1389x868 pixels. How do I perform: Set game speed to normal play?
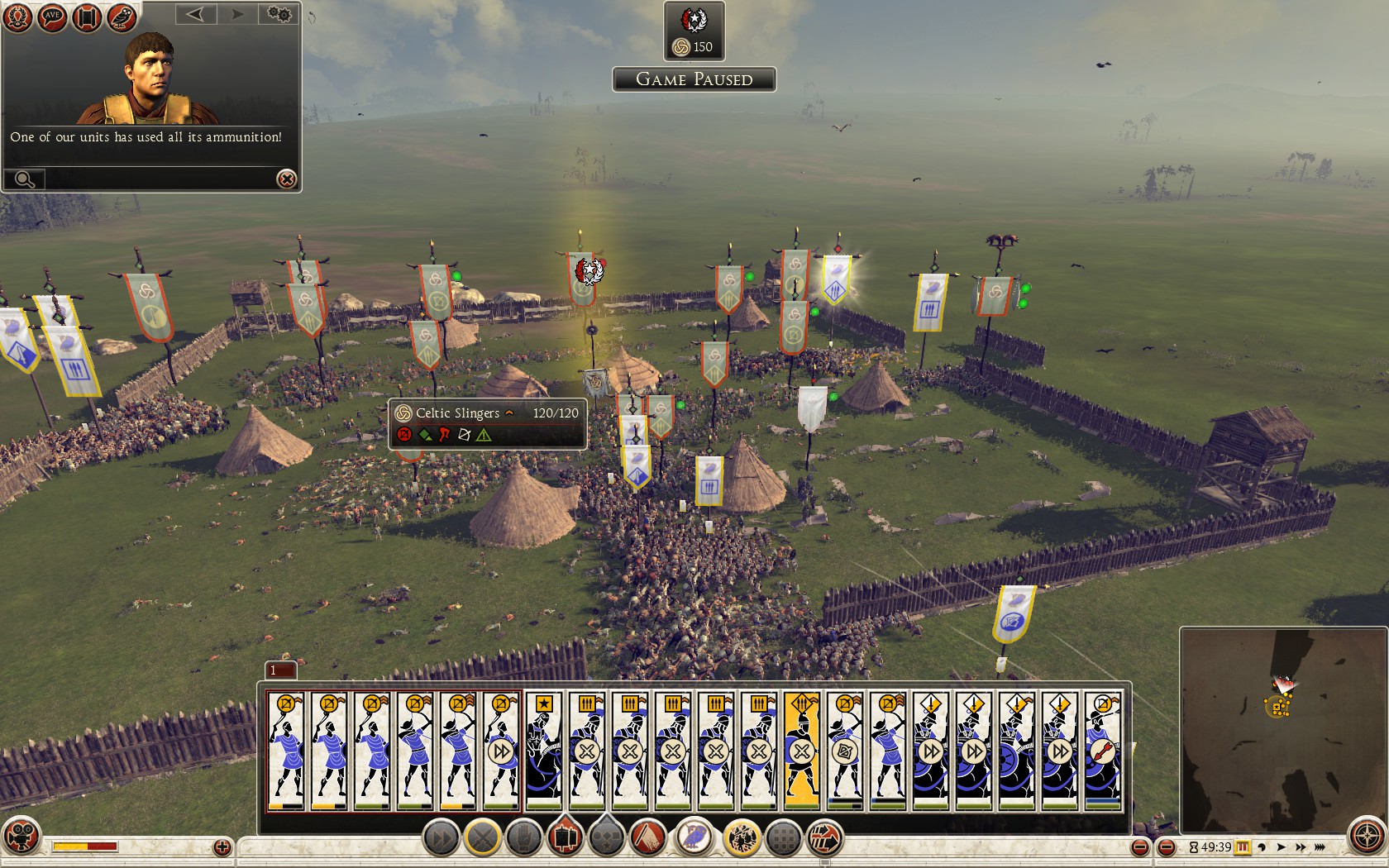(1281, 847)
